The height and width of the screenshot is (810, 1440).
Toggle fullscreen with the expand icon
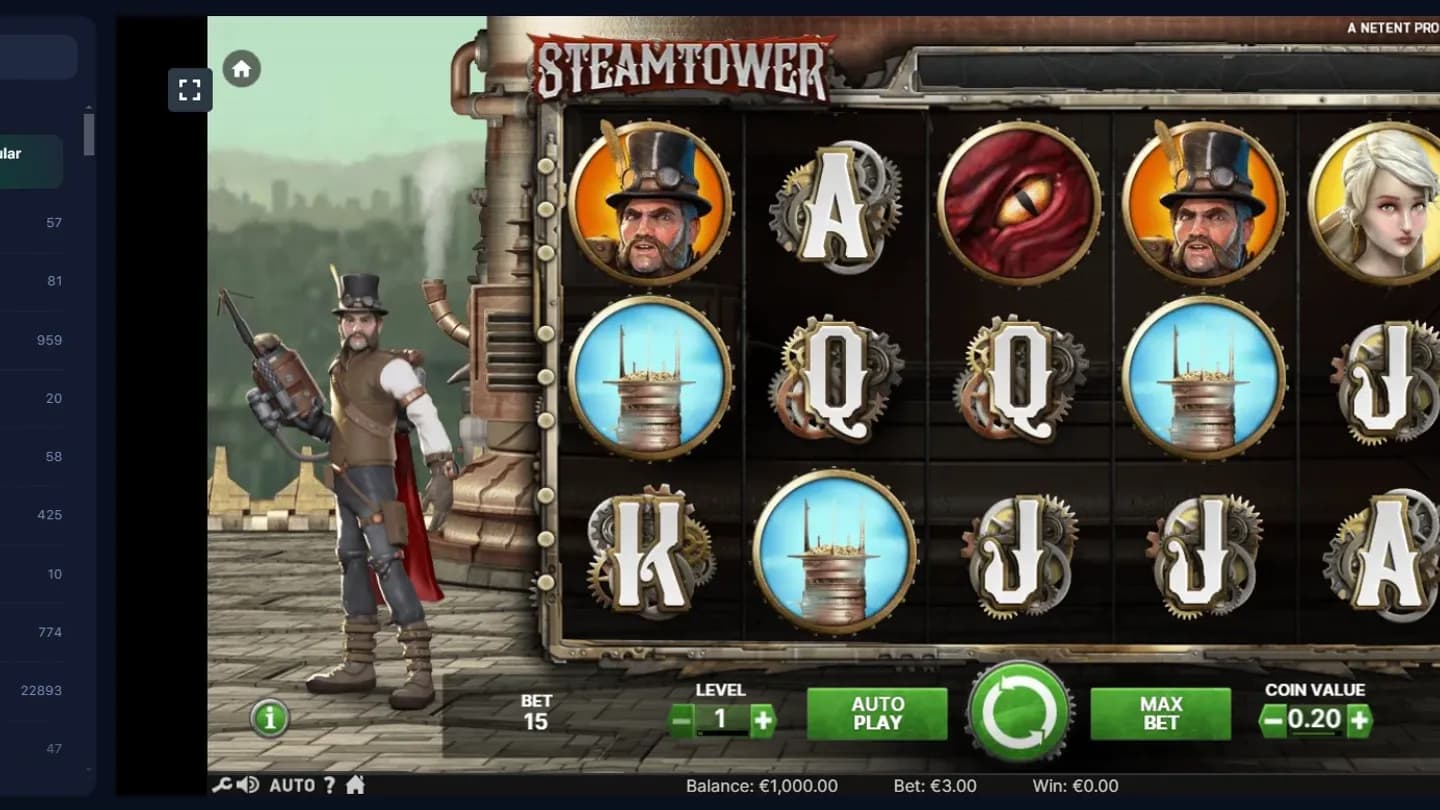(x=190, y=89)
